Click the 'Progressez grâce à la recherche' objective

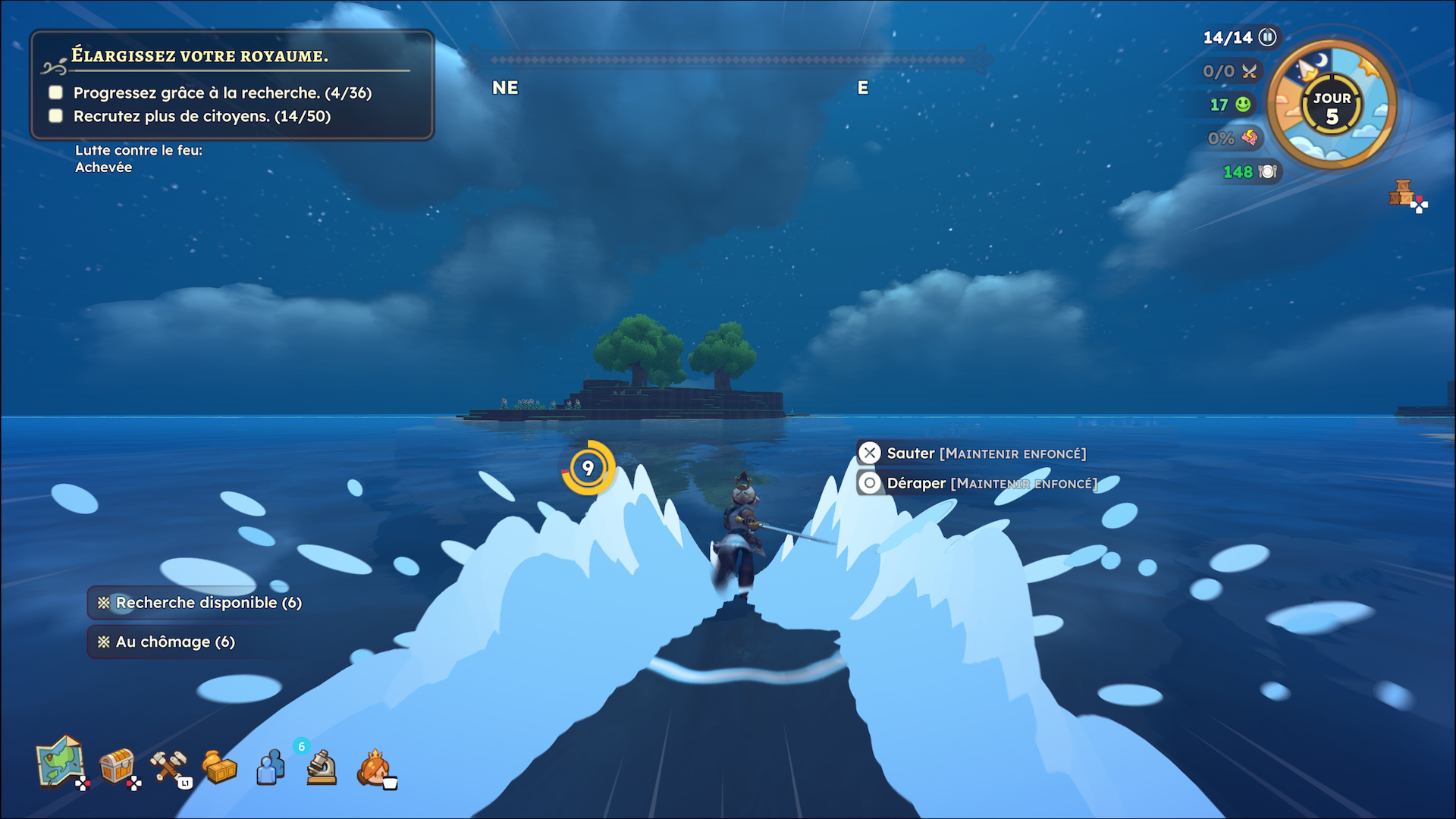coord(222,93)
